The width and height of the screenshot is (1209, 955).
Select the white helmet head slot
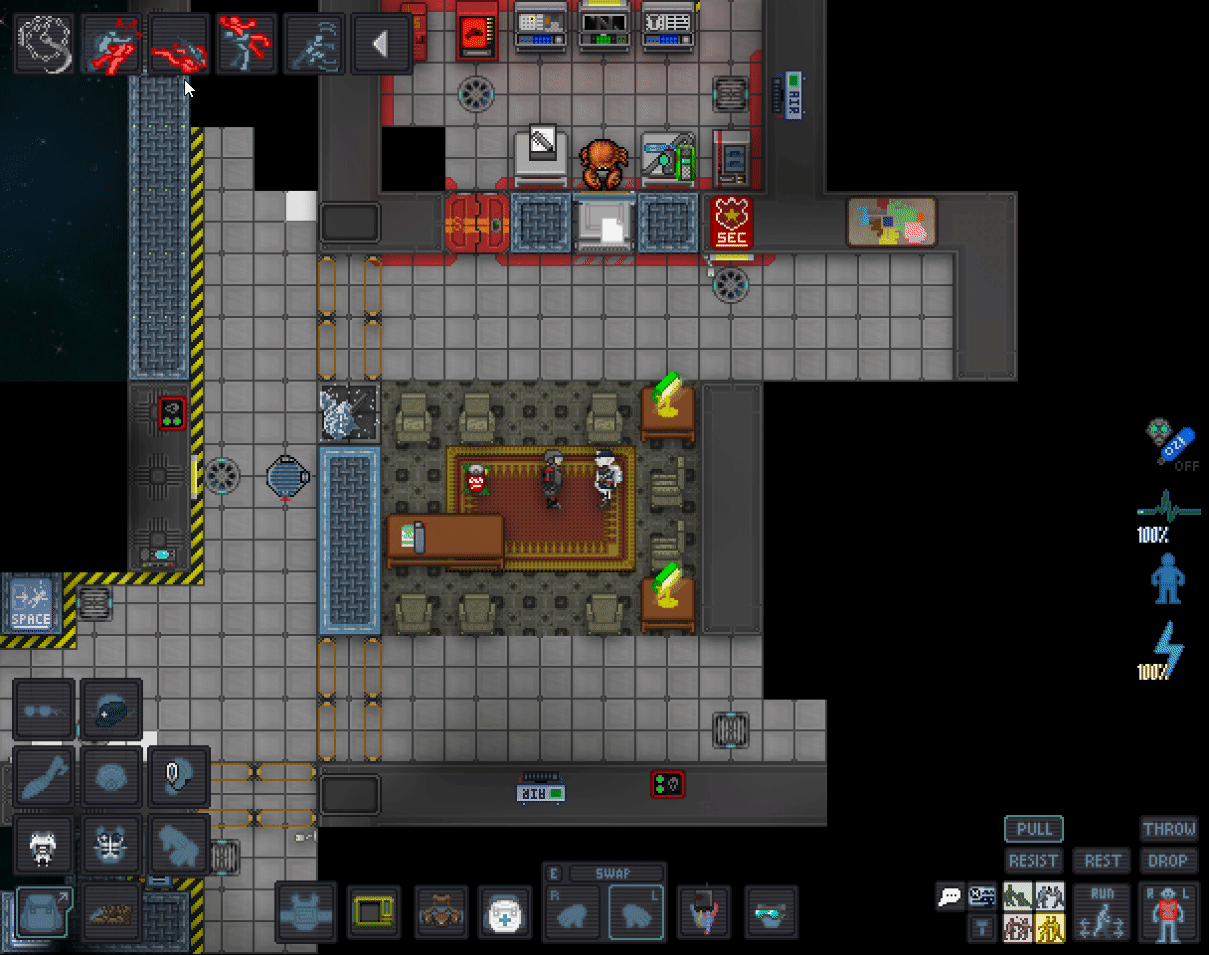[43, 845]
